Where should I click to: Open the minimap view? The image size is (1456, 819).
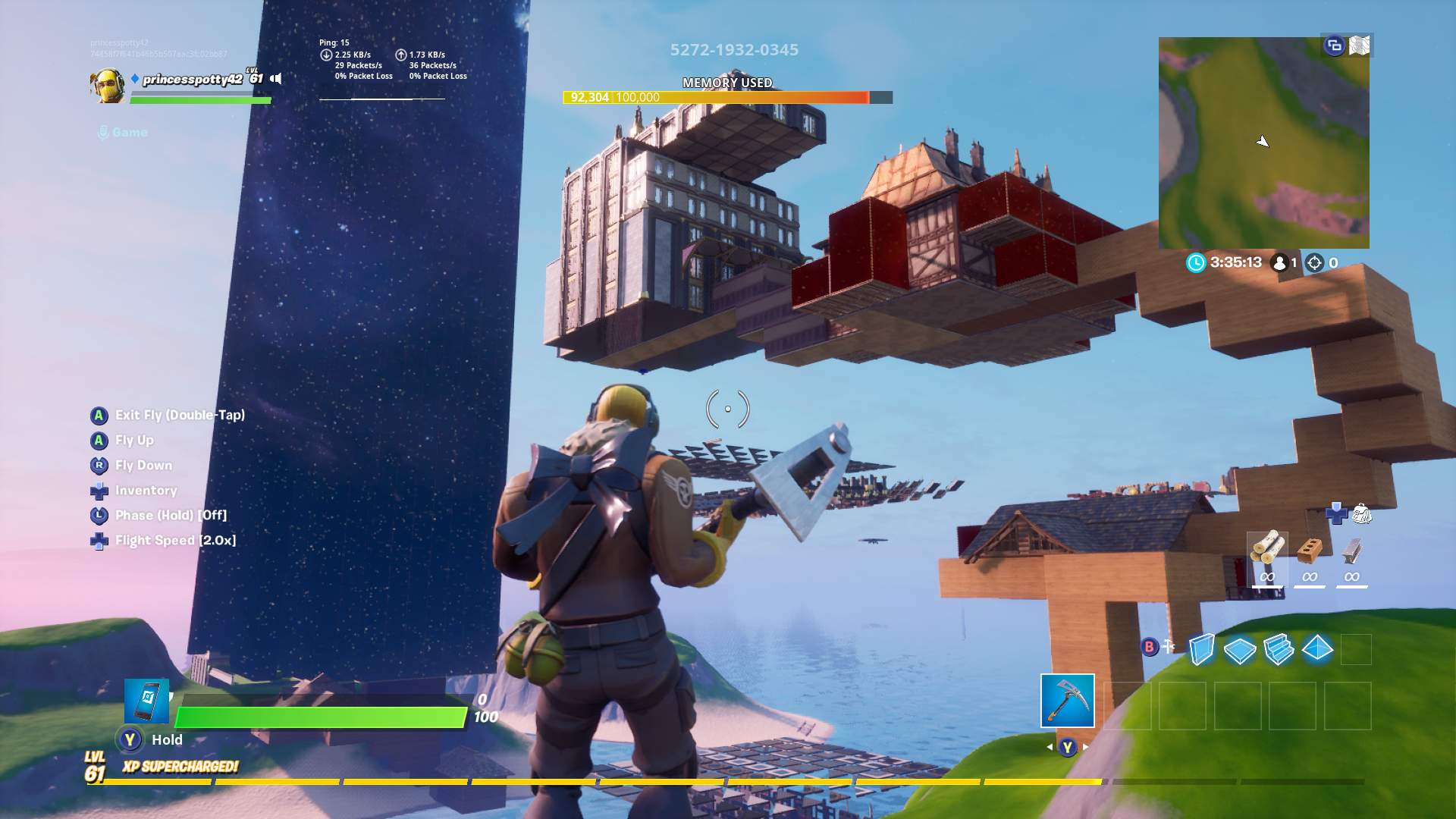(x=1263, y=144)
